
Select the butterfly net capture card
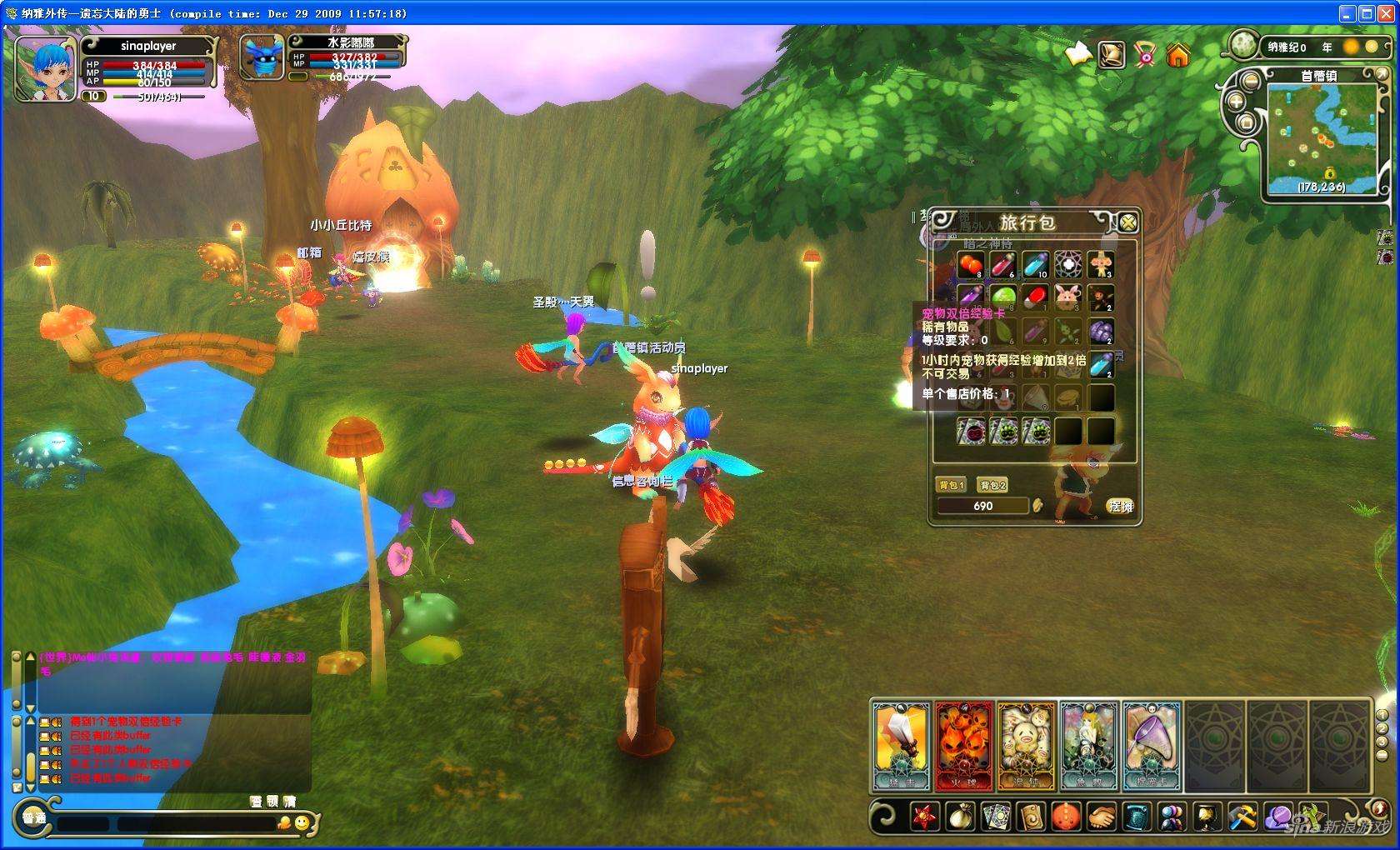click(x=1151, y=746)
